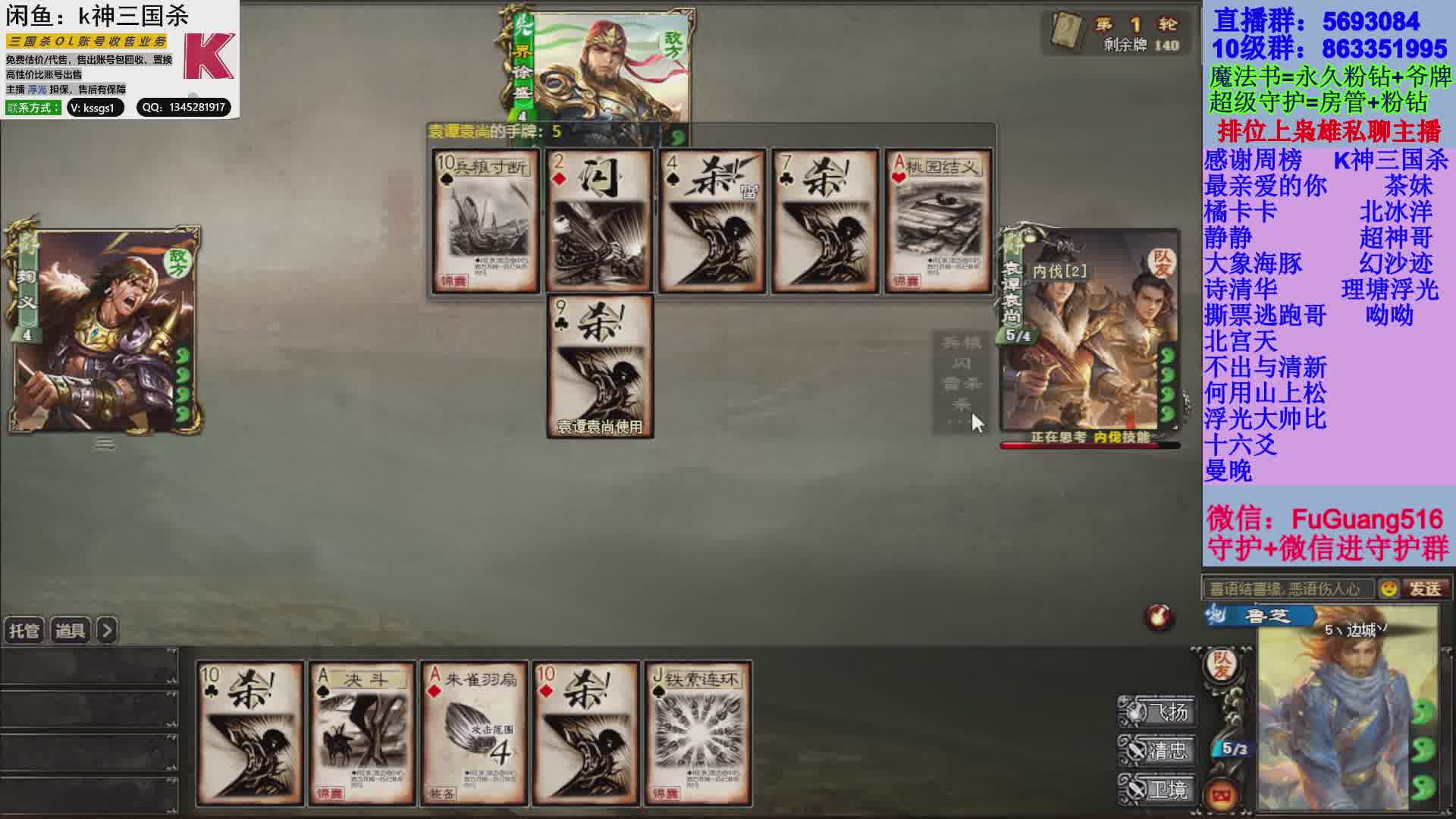Expand the arrow next to 道具

point(108,631)
